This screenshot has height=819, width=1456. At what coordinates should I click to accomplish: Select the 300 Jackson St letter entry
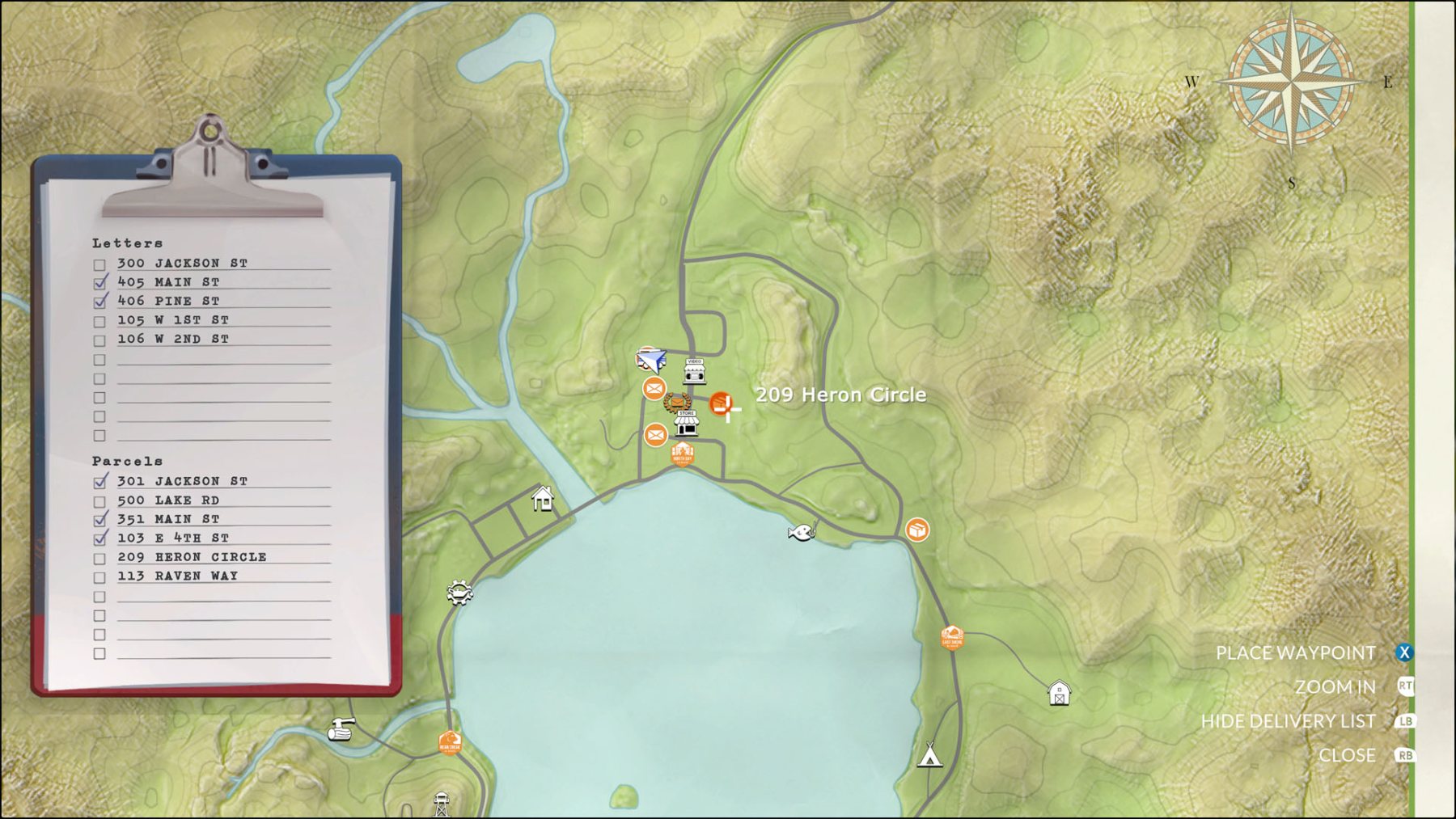(182, 264)
